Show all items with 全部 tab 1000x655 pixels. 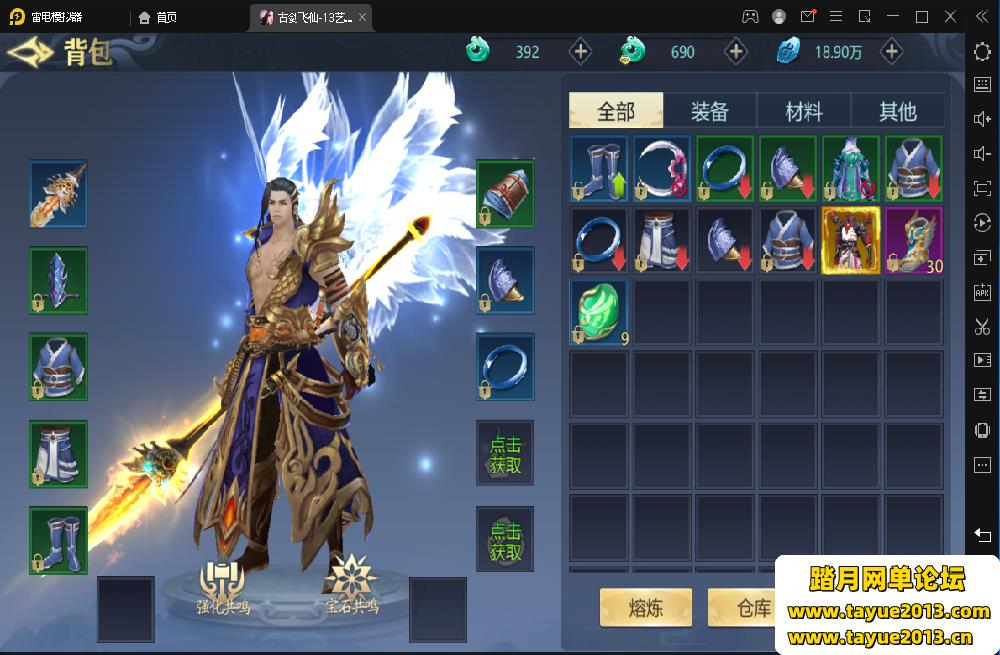coord(616,111)
